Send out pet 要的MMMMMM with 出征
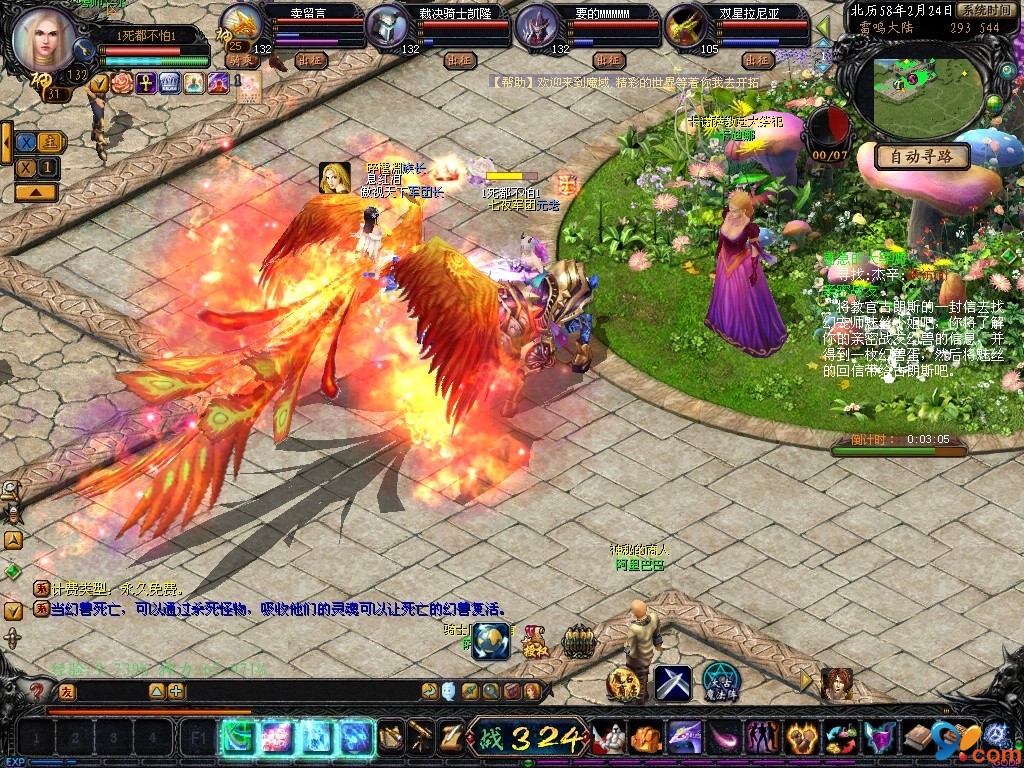The image size is (1024, 768). click(x=609, y=60)
